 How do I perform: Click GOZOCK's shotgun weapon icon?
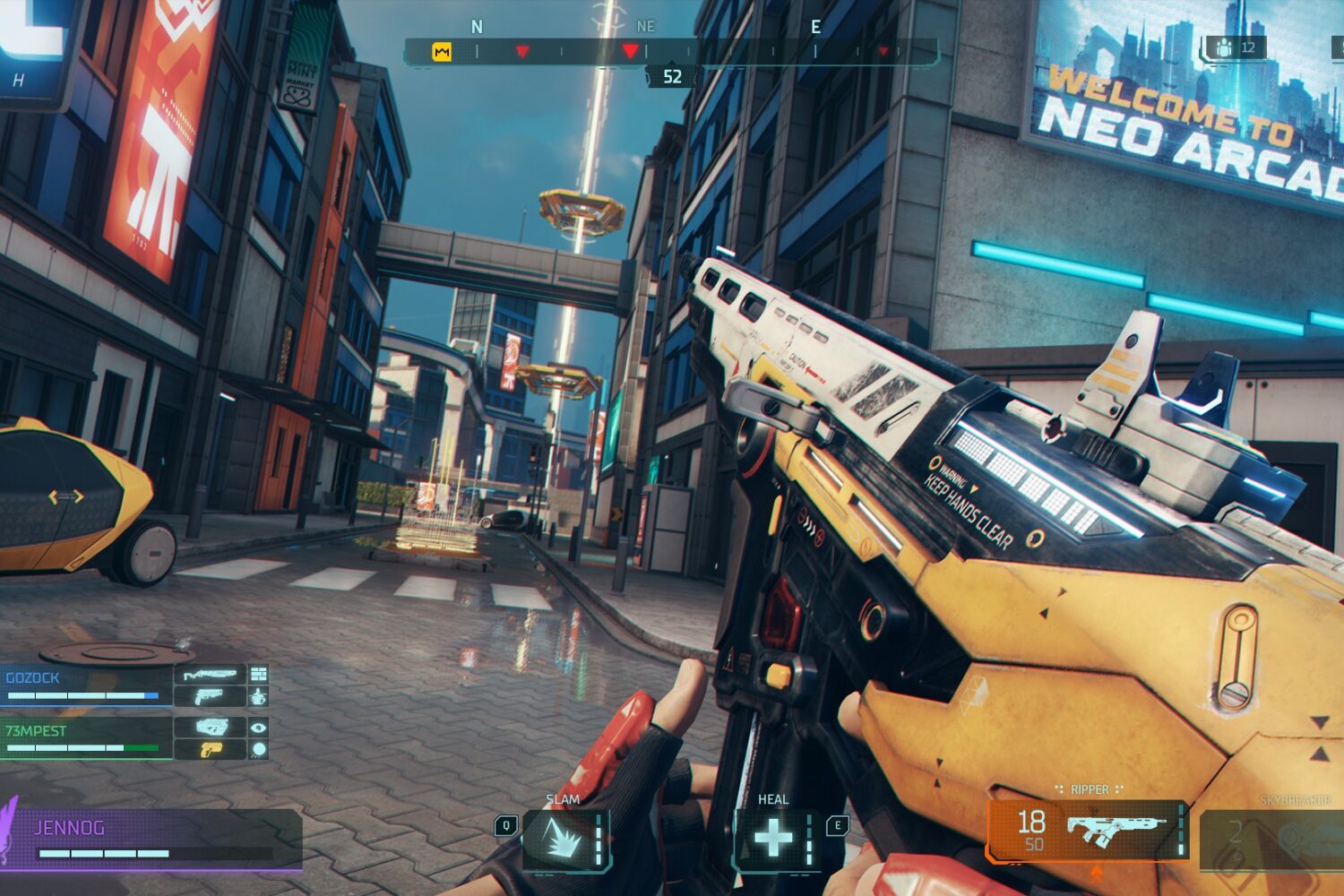[x=210, y=675]
